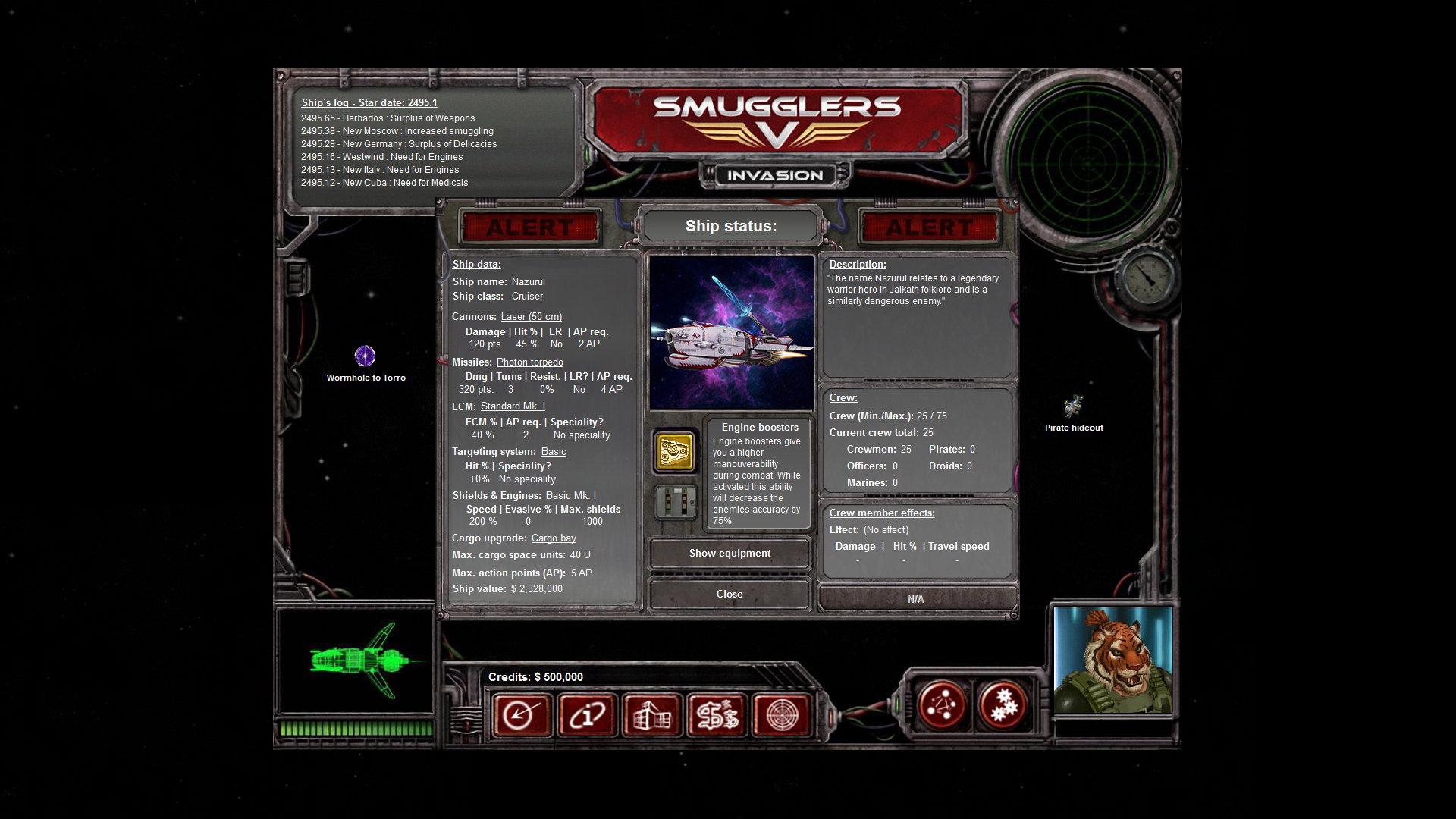The image size is (1456, 819).
Task: Open the Basic Mk. I shields link
Action: point(572,494)
